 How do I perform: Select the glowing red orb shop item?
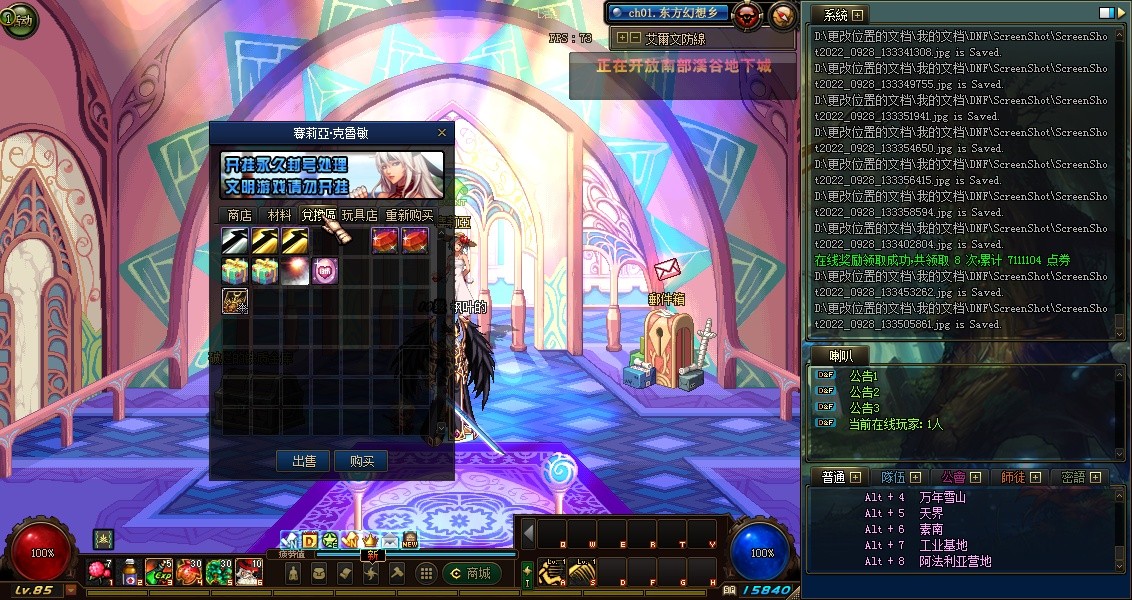point(295,271)
